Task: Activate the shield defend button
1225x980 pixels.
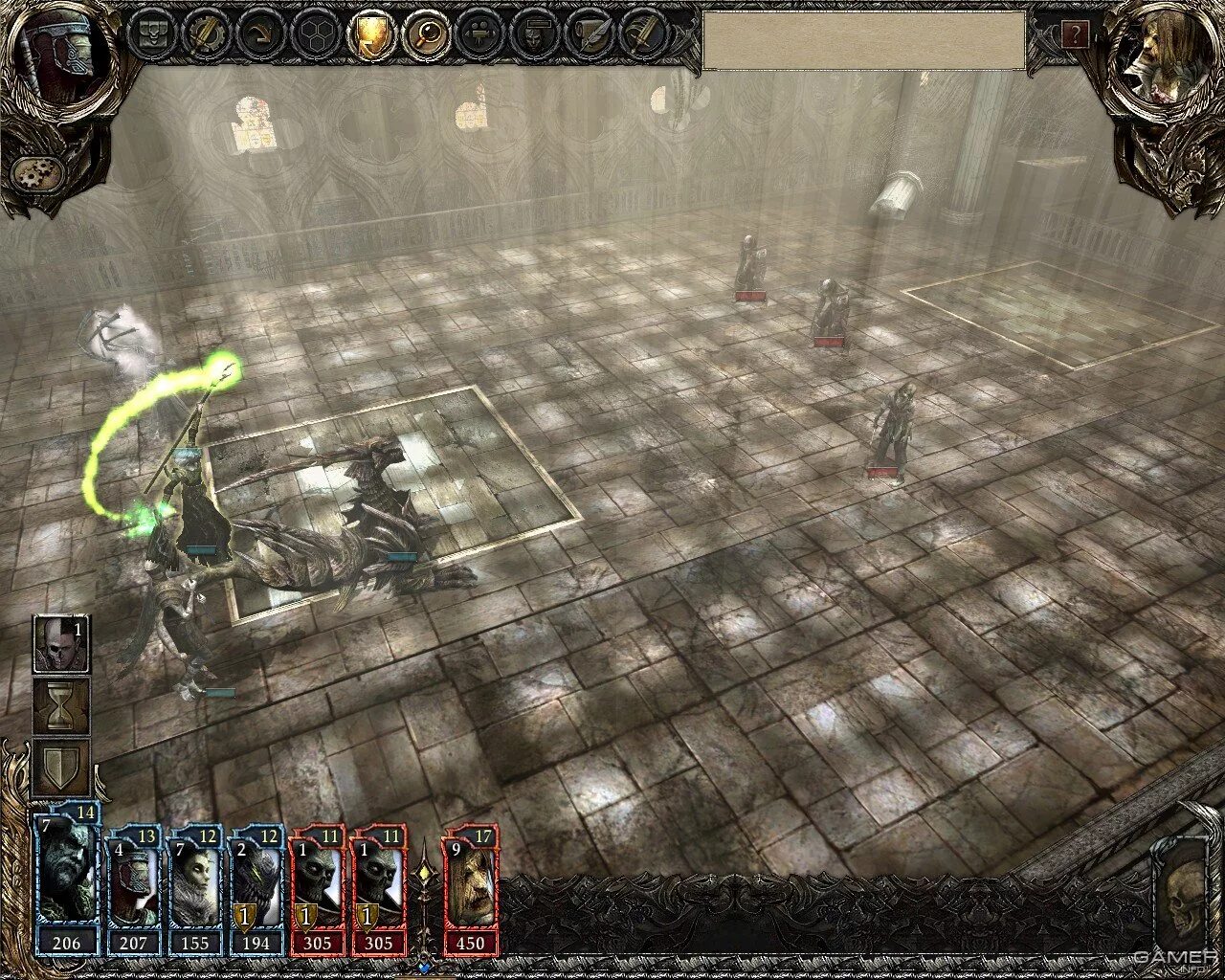Action: pos(61,767)
